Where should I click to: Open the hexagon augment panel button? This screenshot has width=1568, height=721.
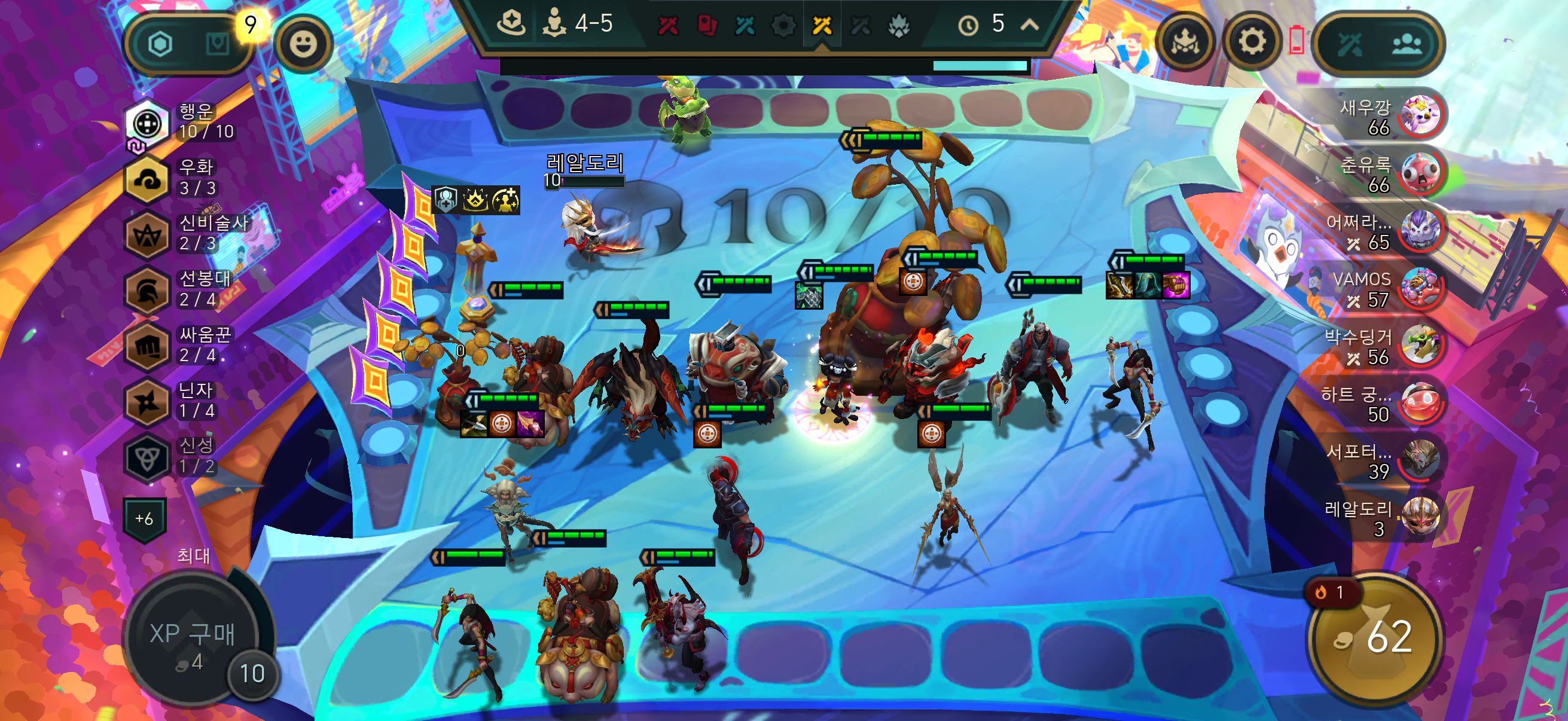point(161,44)
